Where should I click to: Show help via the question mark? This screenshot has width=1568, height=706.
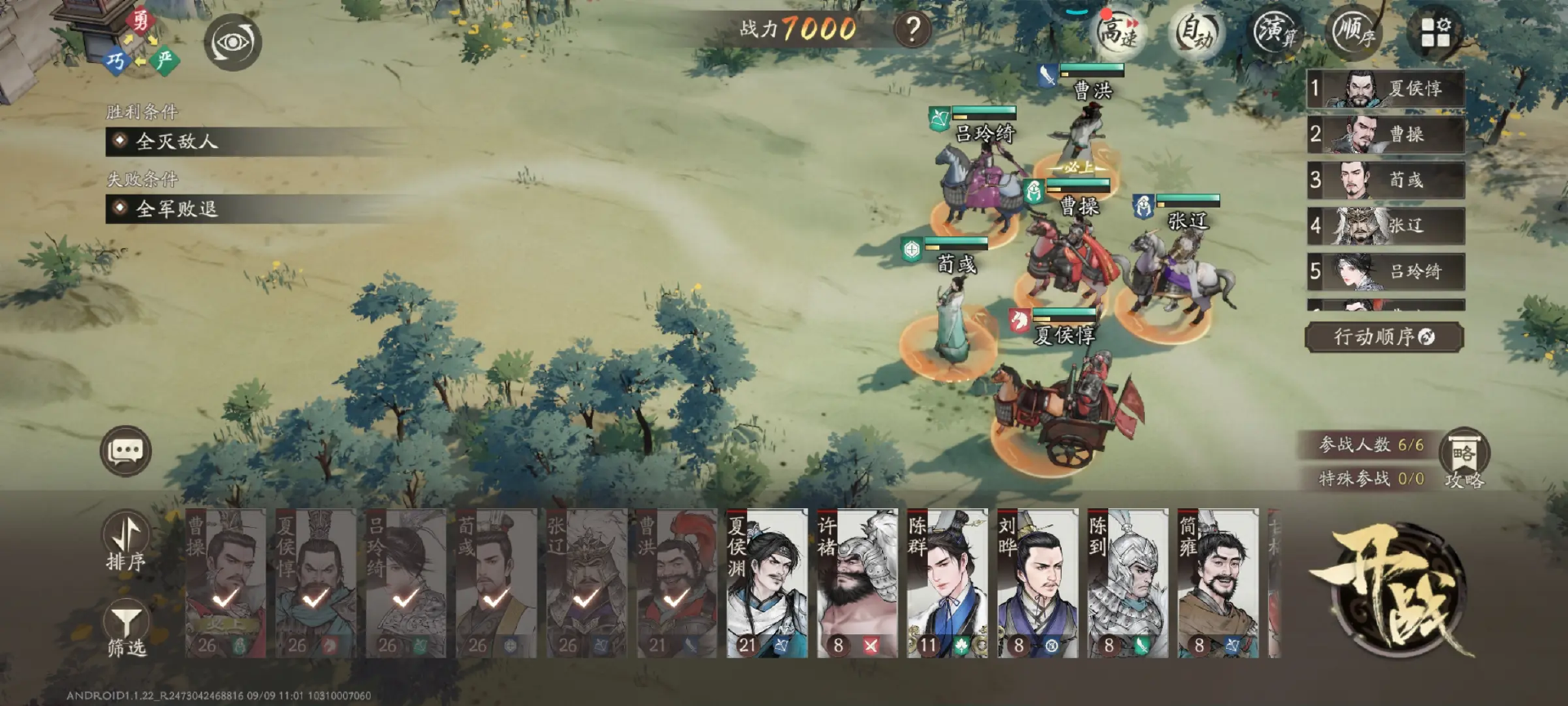[913, 30]
